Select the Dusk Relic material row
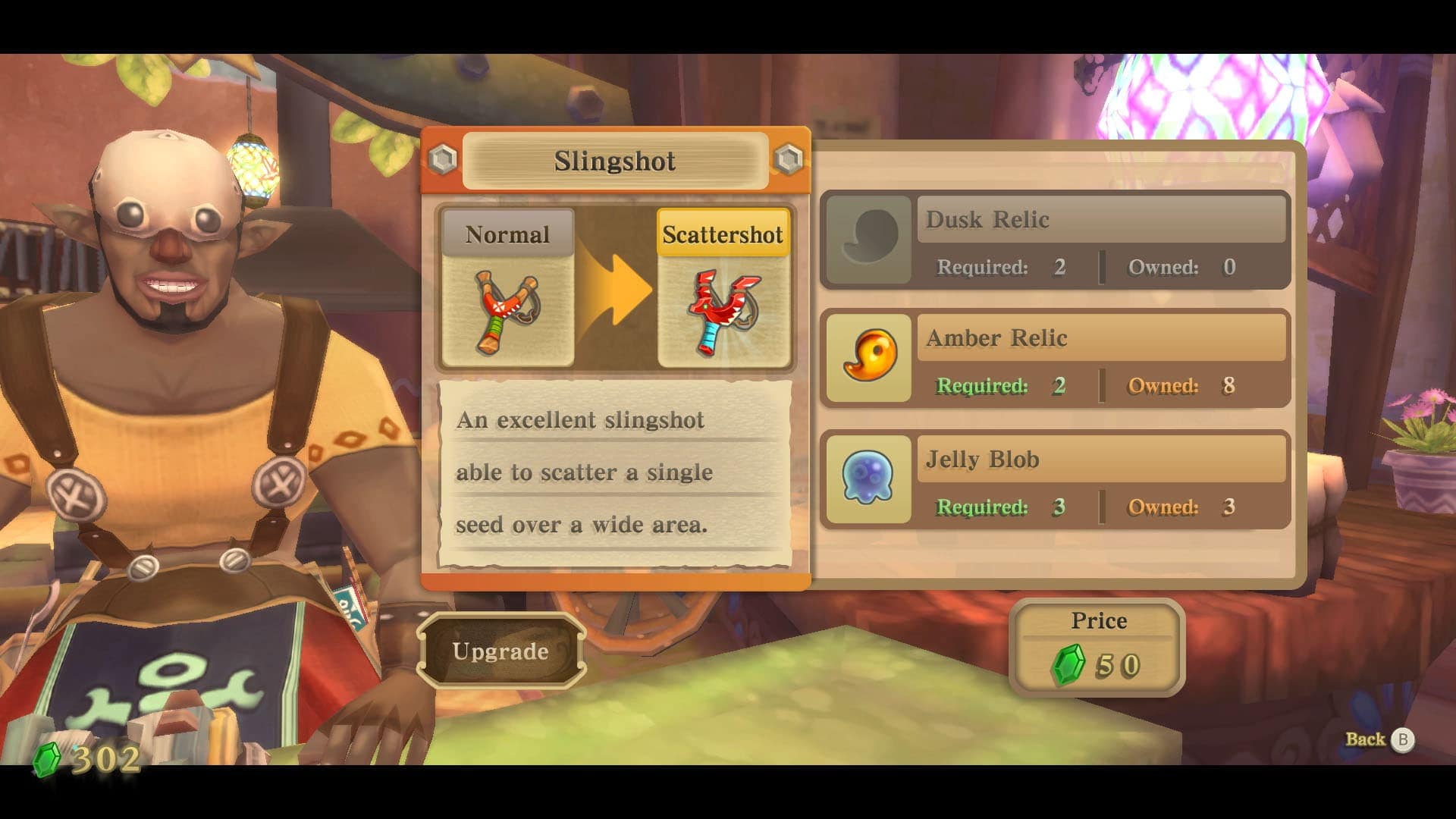Image resolution: width=1456 pixels, height=819 pixels. coord(1055,240)
